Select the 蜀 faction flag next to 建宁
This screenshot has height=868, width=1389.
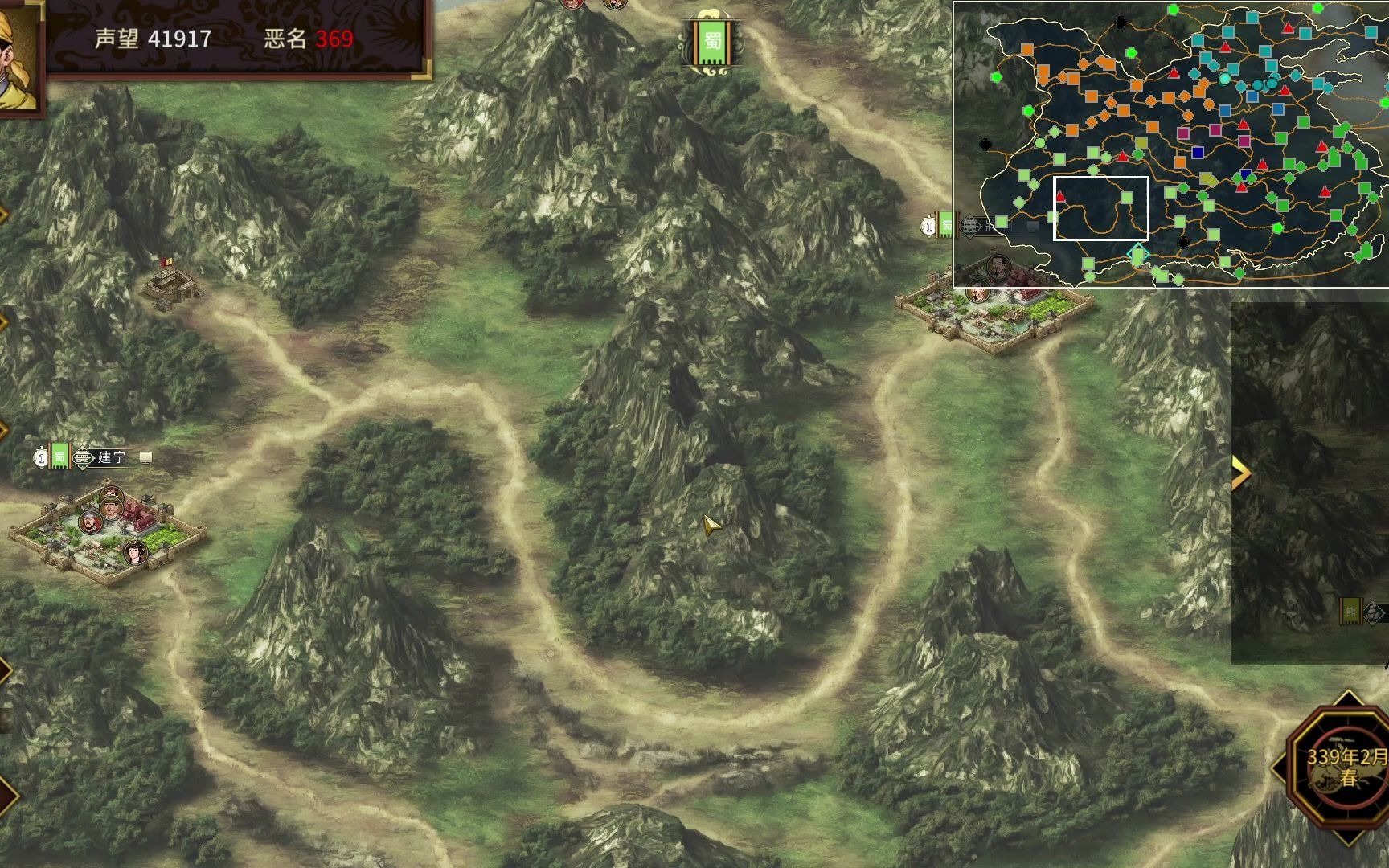tap(59, 457)
